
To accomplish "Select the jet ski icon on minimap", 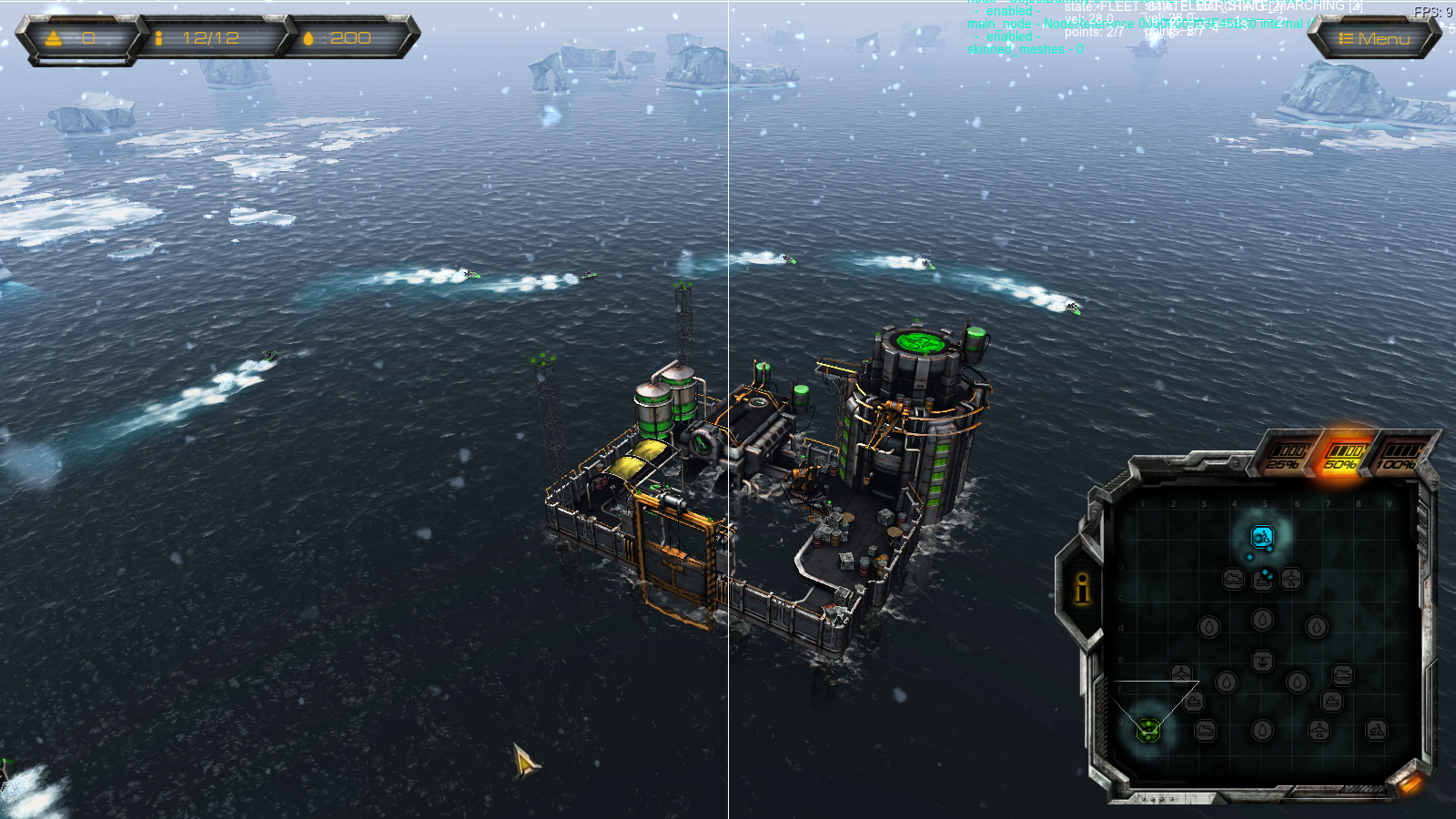I will (1376, 730).
